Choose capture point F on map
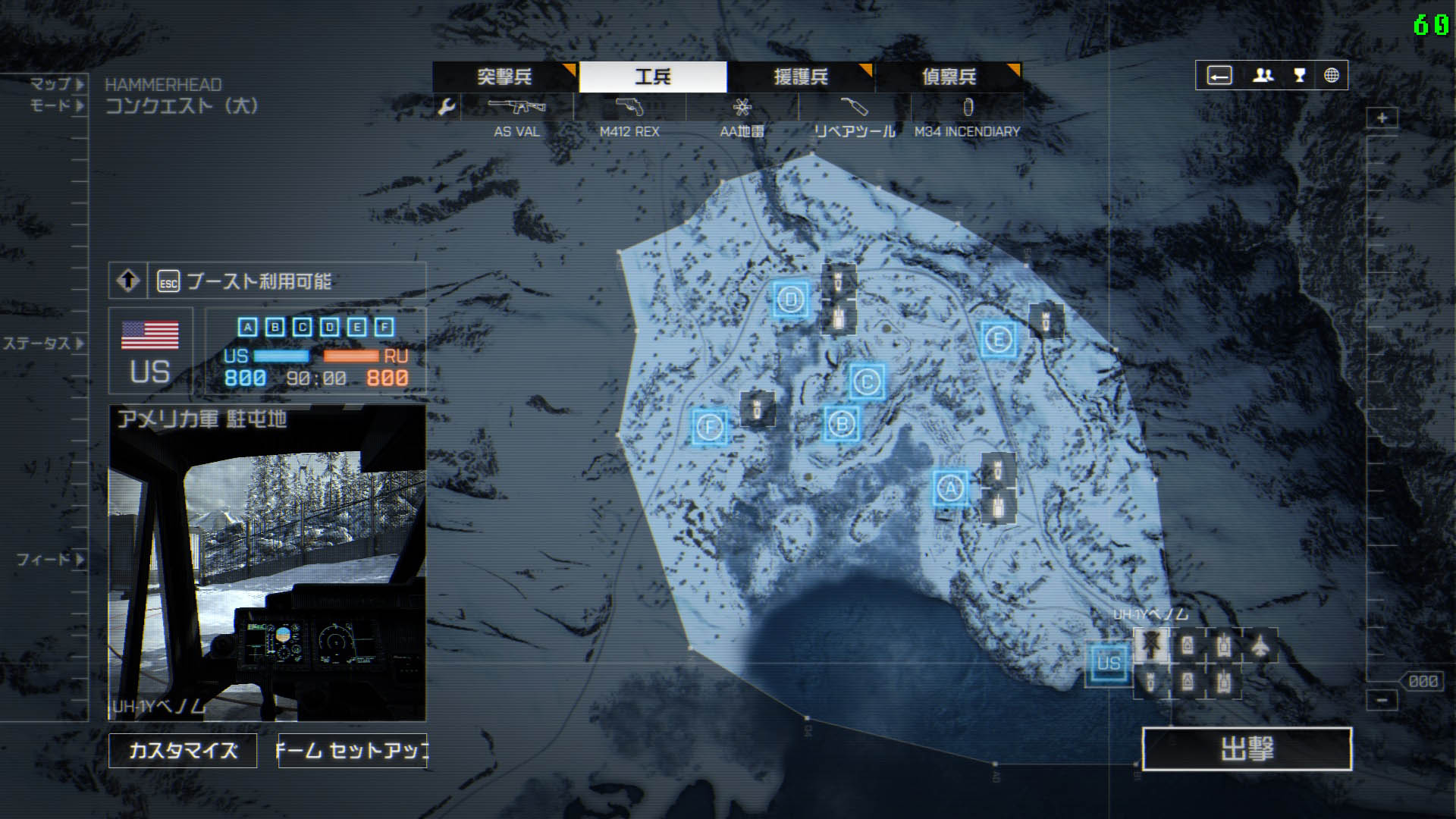This screenshot has width=1456, height=819. (710, 427)
